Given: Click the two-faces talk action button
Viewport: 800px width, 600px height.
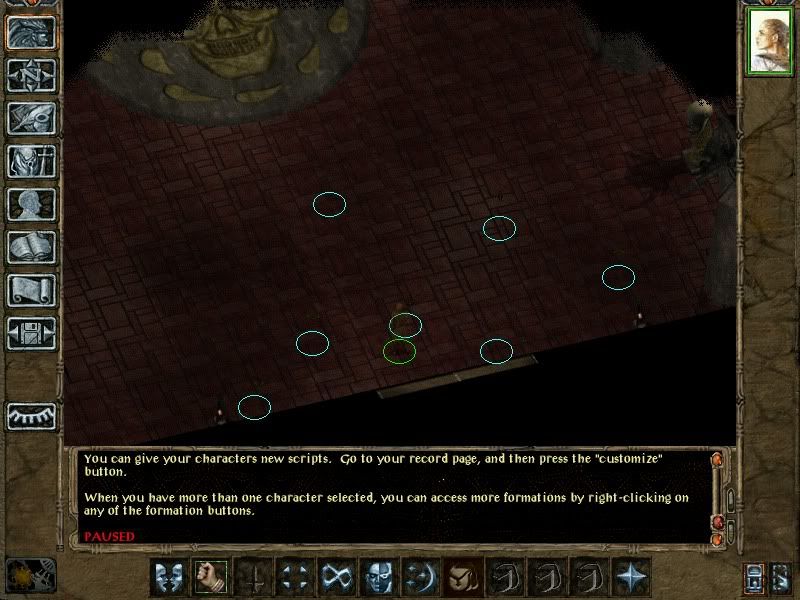Looking at the screenshot, I should pyautogui.click(x=167, y=576).
